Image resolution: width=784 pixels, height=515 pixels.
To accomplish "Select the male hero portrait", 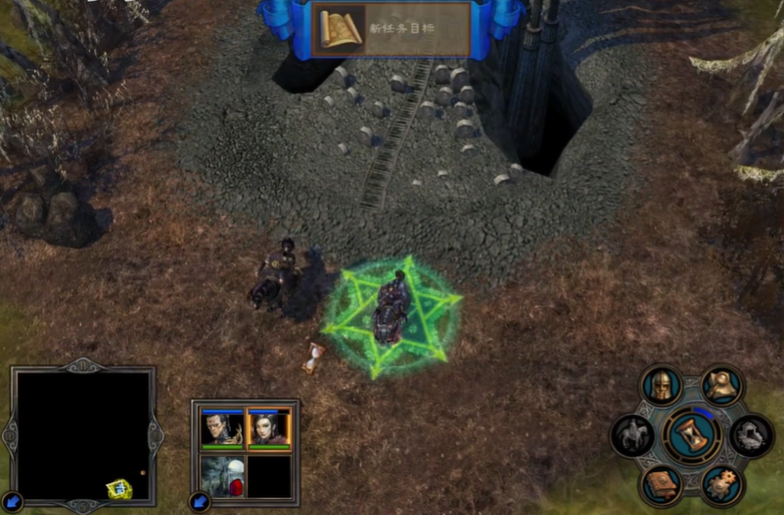I will click(221, 429).
